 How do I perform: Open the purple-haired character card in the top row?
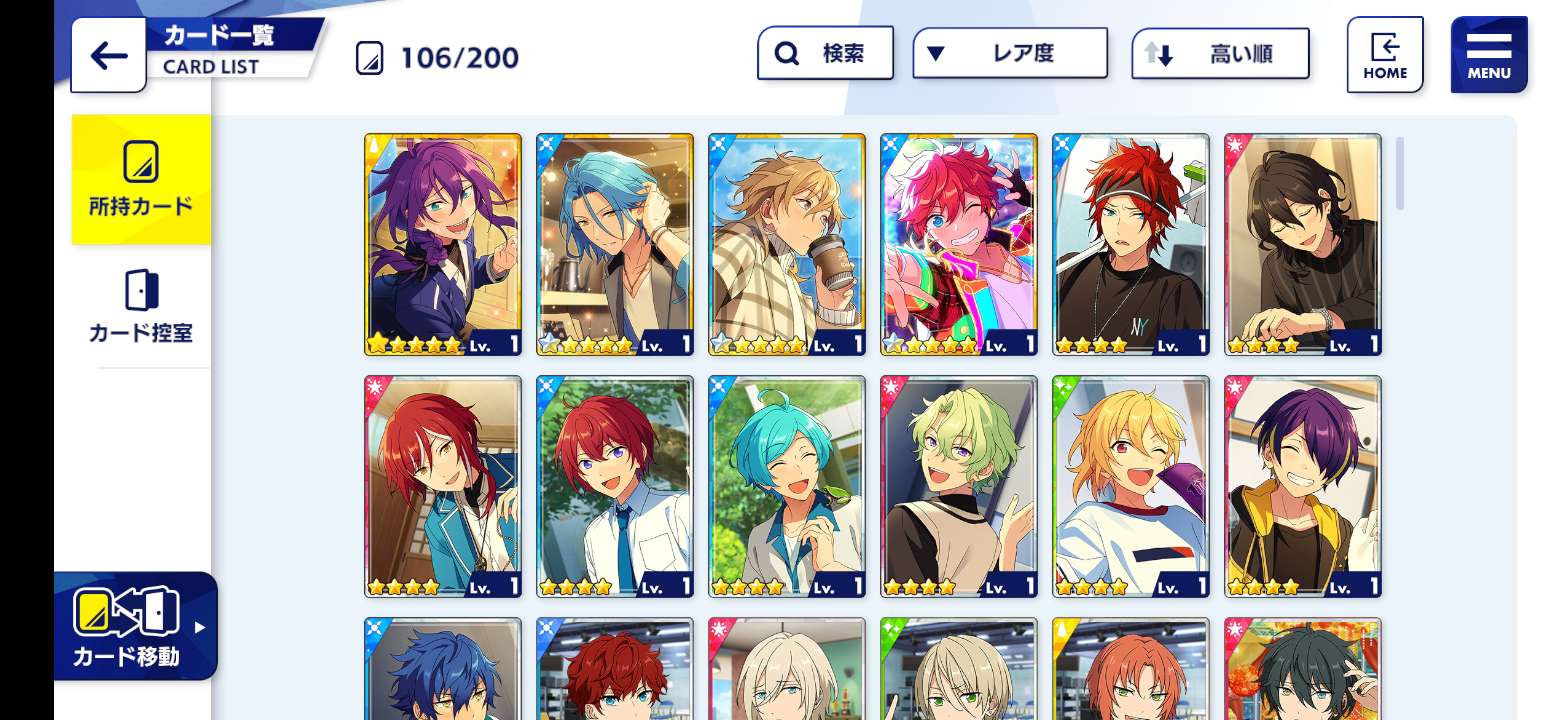click(x=443, y=243)
